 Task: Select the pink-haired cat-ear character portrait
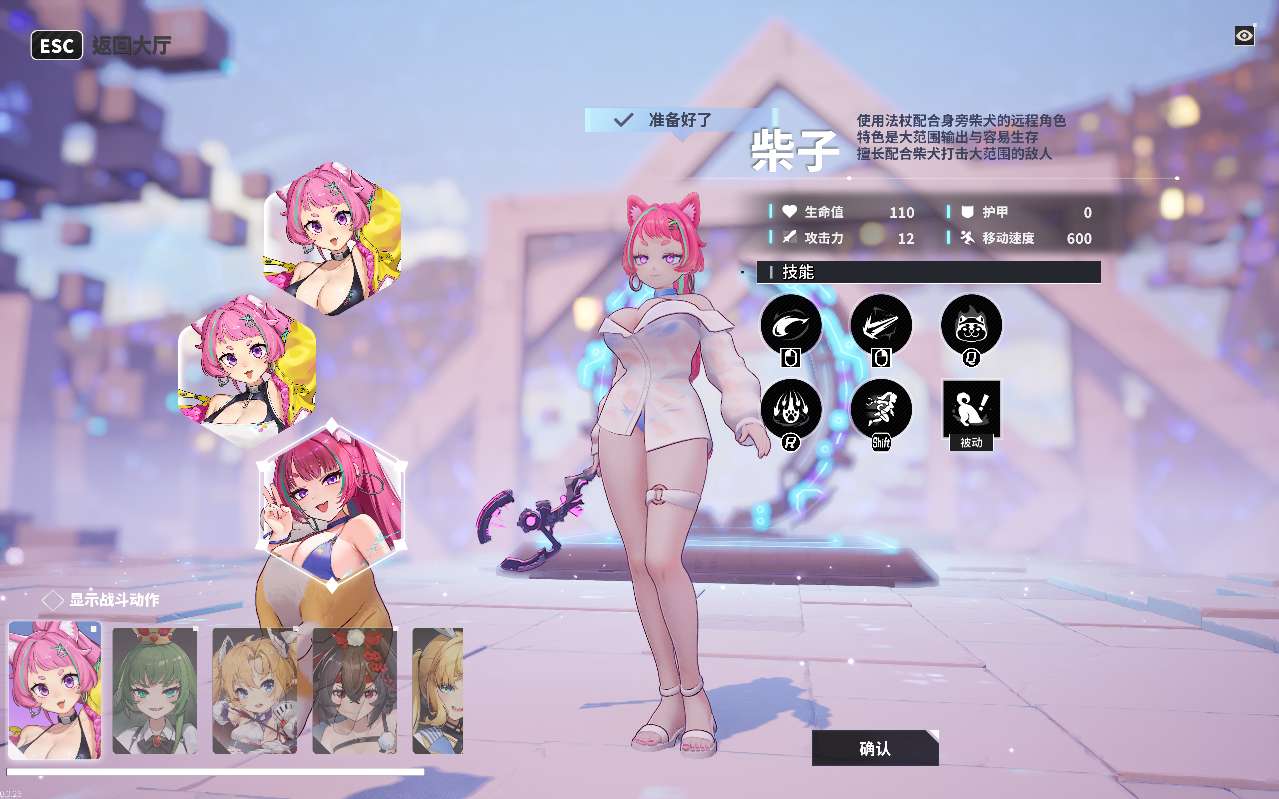(x=55, y=690)
